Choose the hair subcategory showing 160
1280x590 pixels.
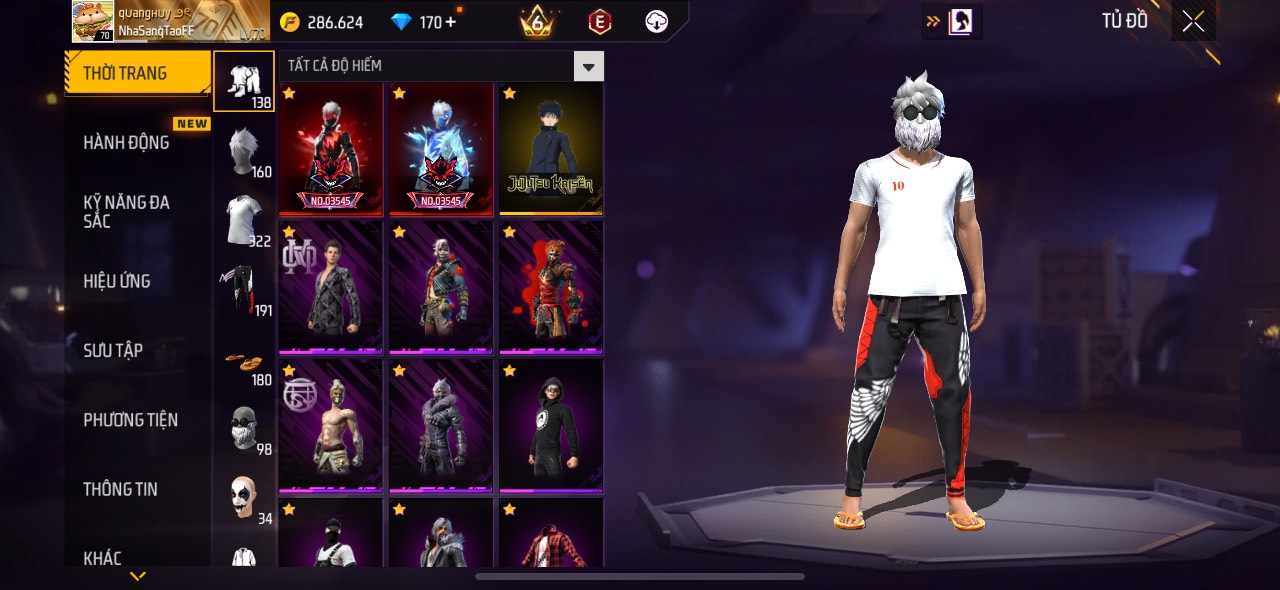tap(244, 151)
